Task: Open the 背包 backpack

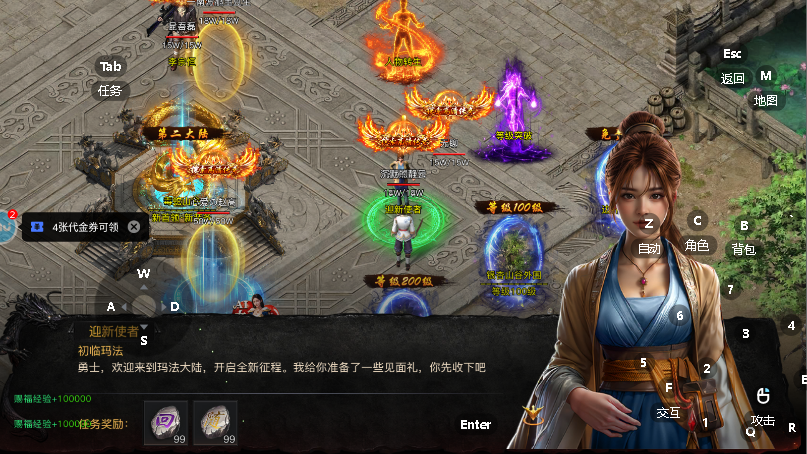Action: pyautogui.click(x=743, y=248)
